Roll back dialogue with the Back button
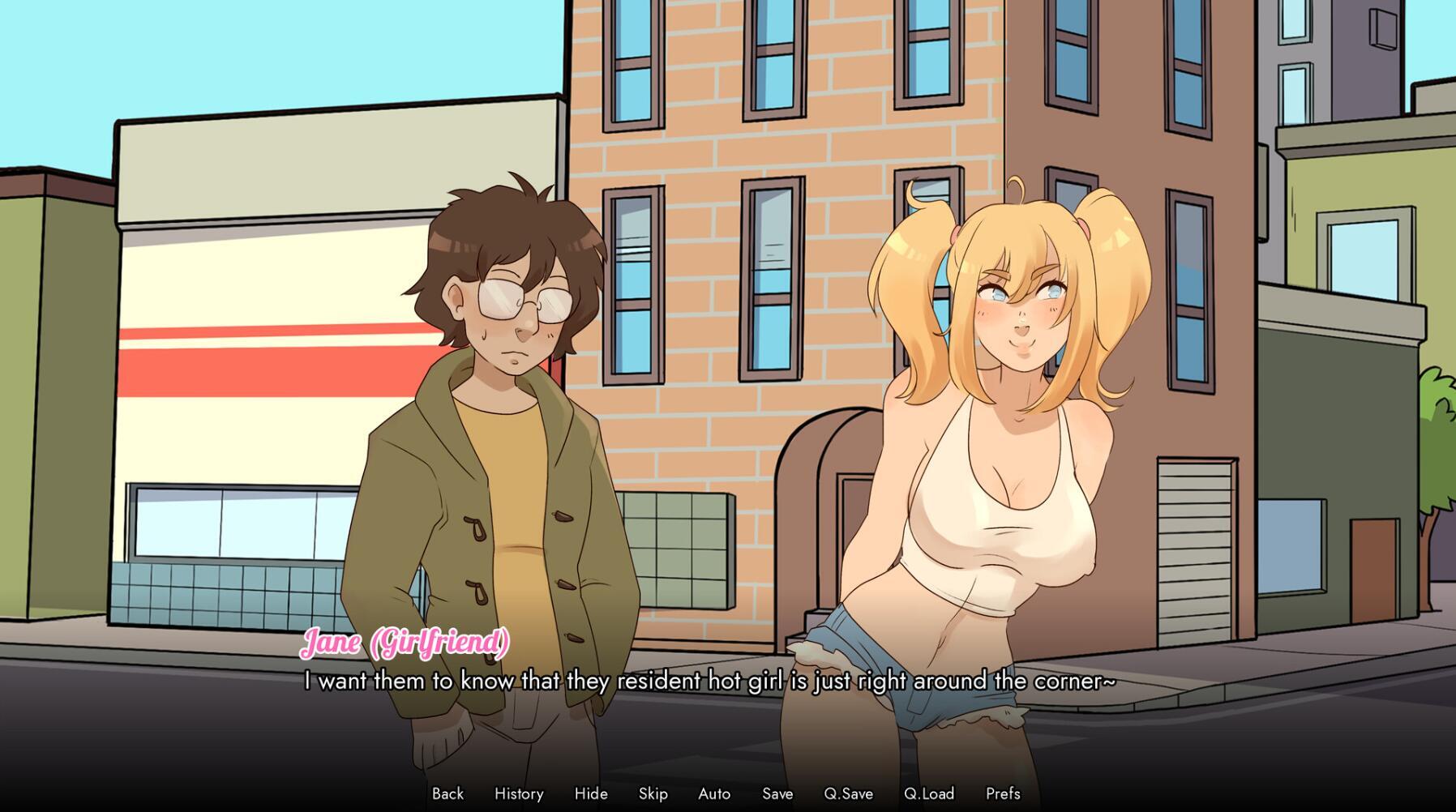Screen dimensions: 1456x812 click(x=447, y=794)
